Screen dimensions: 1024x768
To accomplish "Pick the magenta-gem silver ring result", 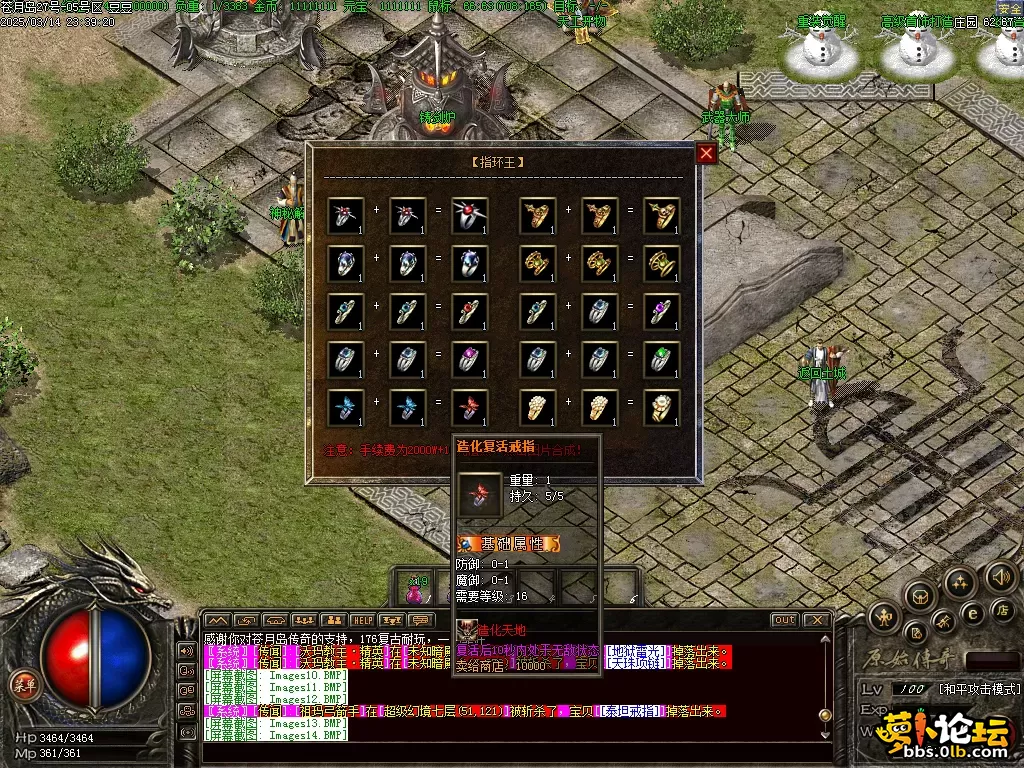I will (471, 359).
